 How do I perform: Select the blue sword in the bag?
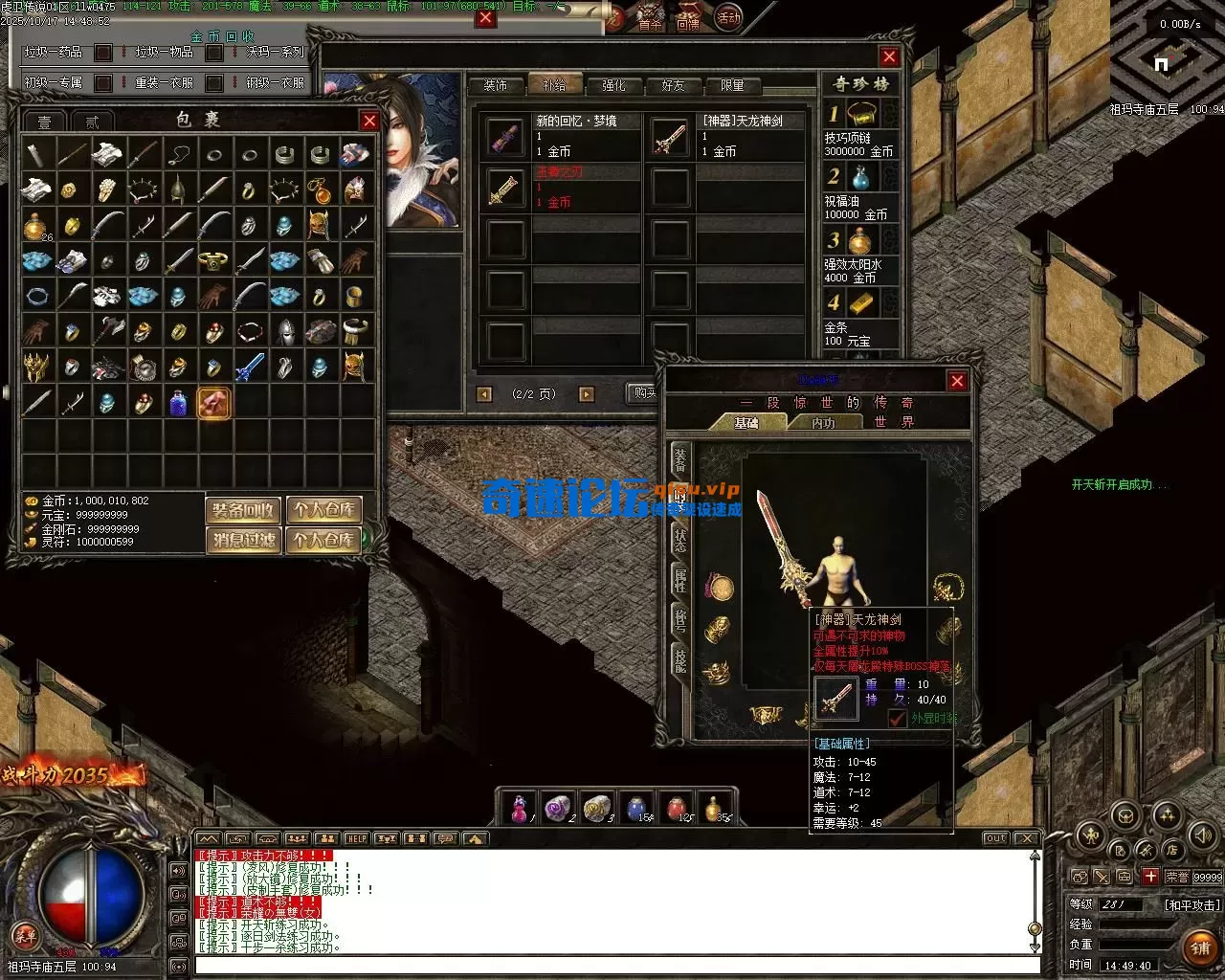(x=249, y=367)
